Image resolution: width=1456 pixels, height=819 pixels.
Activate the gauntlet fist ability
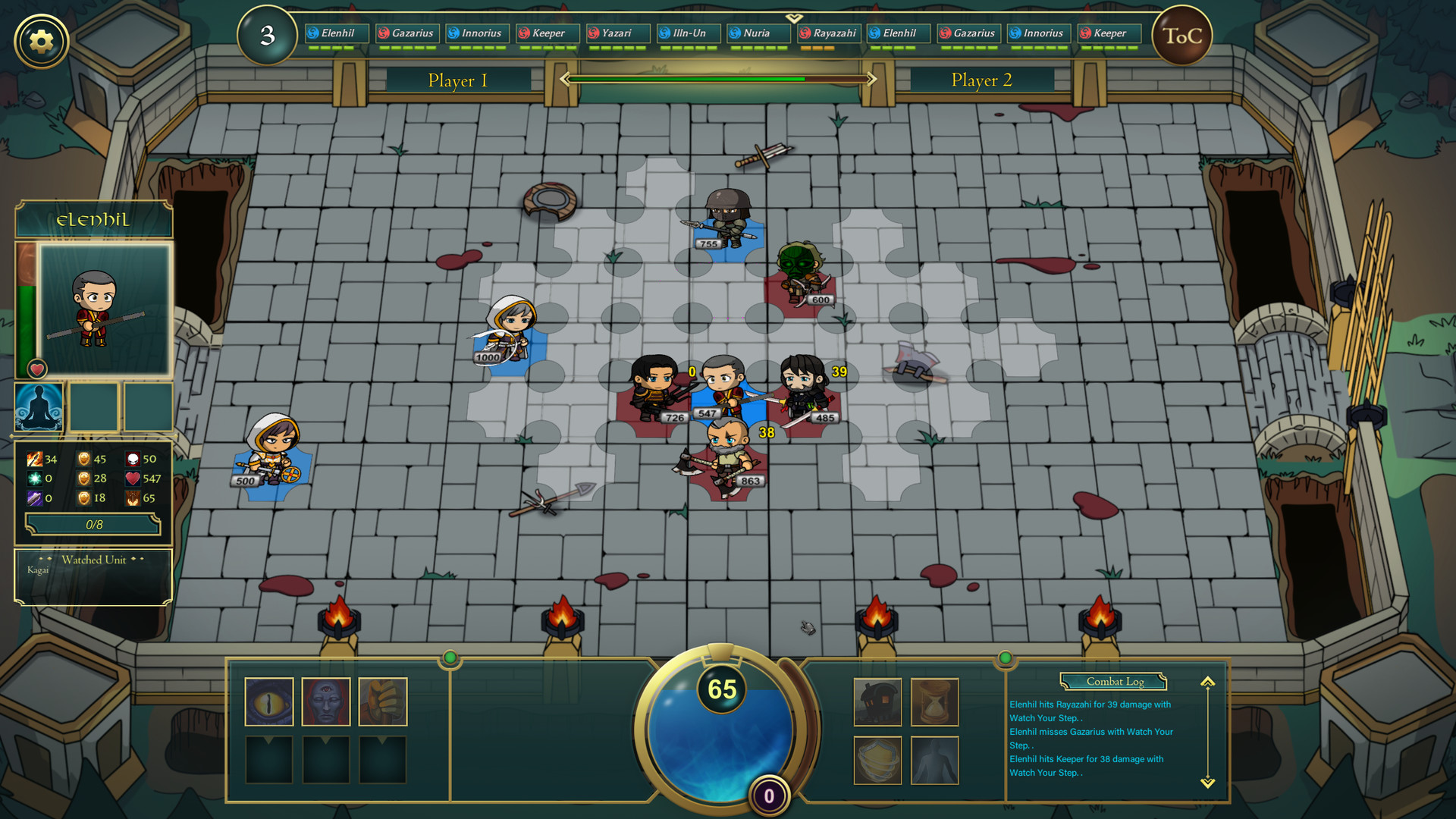pyautogui.click(x=383, y=701)
